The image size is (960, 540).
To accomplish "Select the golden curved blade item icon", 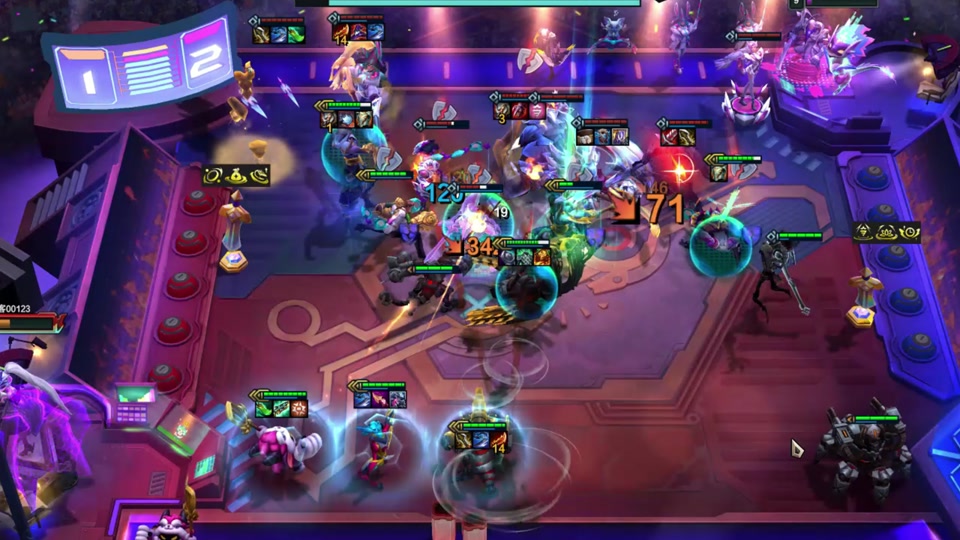I will (x=464, y=440).
